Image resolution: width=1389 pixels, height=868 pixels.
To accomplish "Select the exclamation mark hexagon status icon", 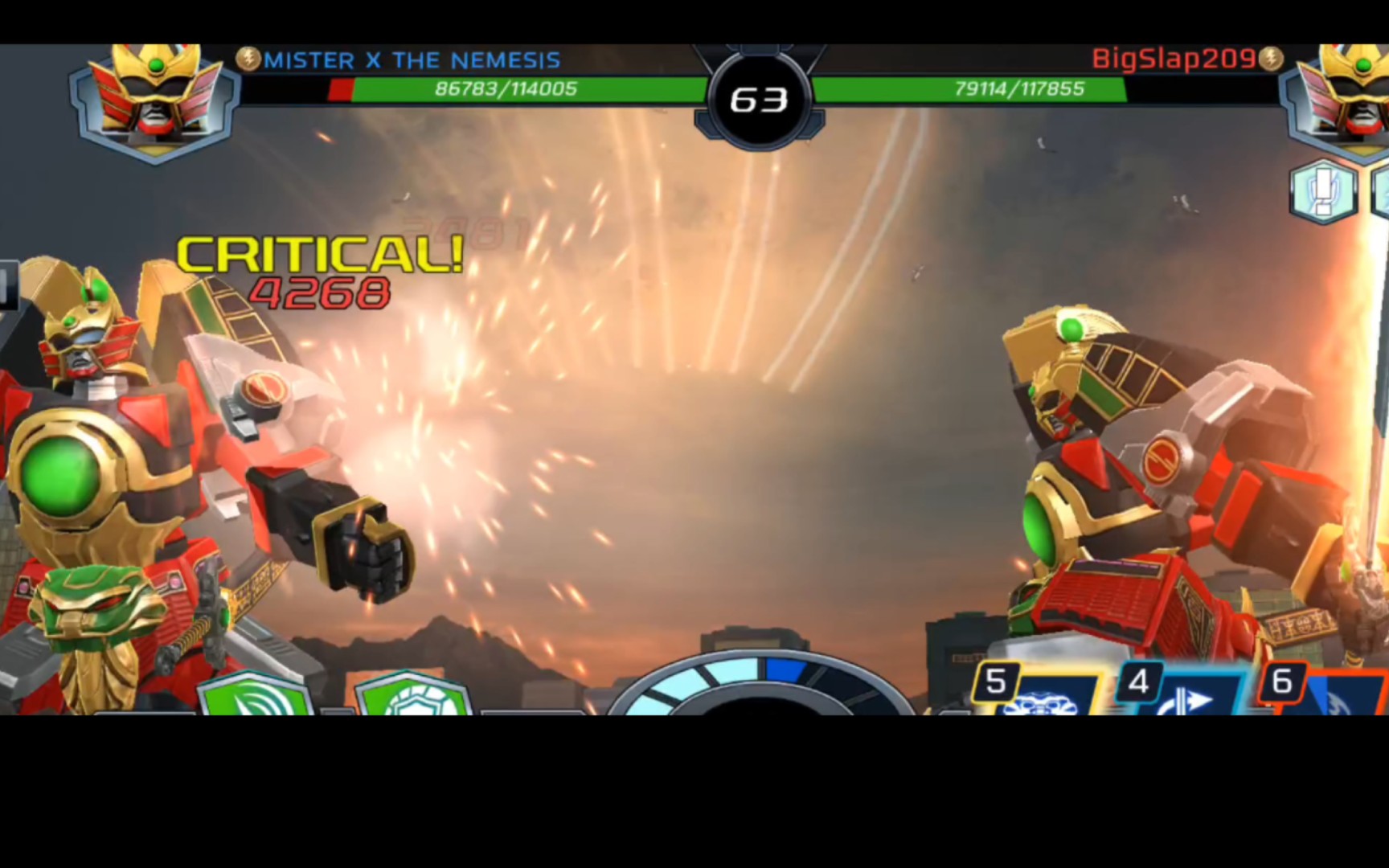I will [1322, 191].
